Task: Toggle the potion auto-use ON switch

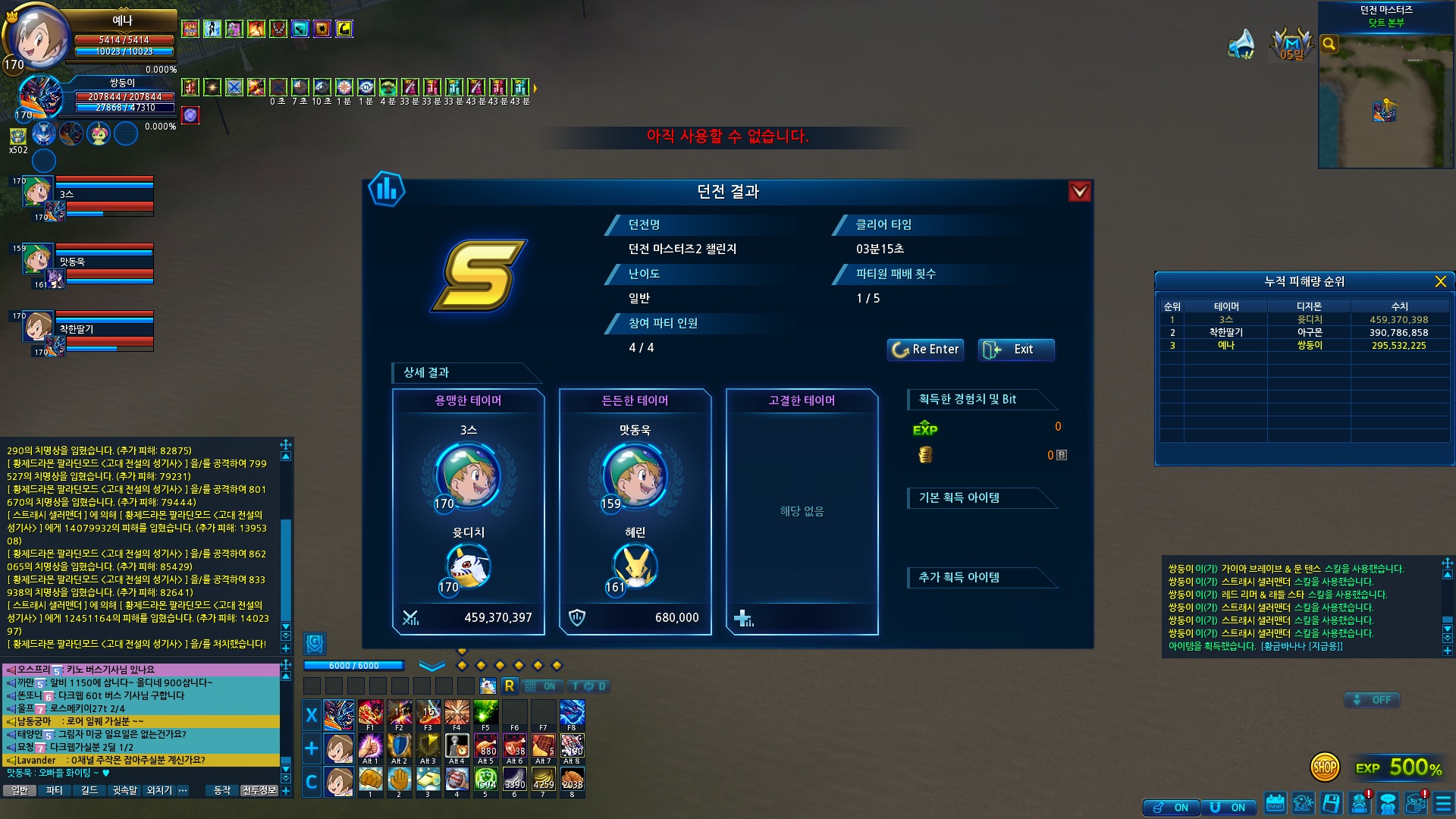Action: pyautogui.click(x=1171, y=808)
